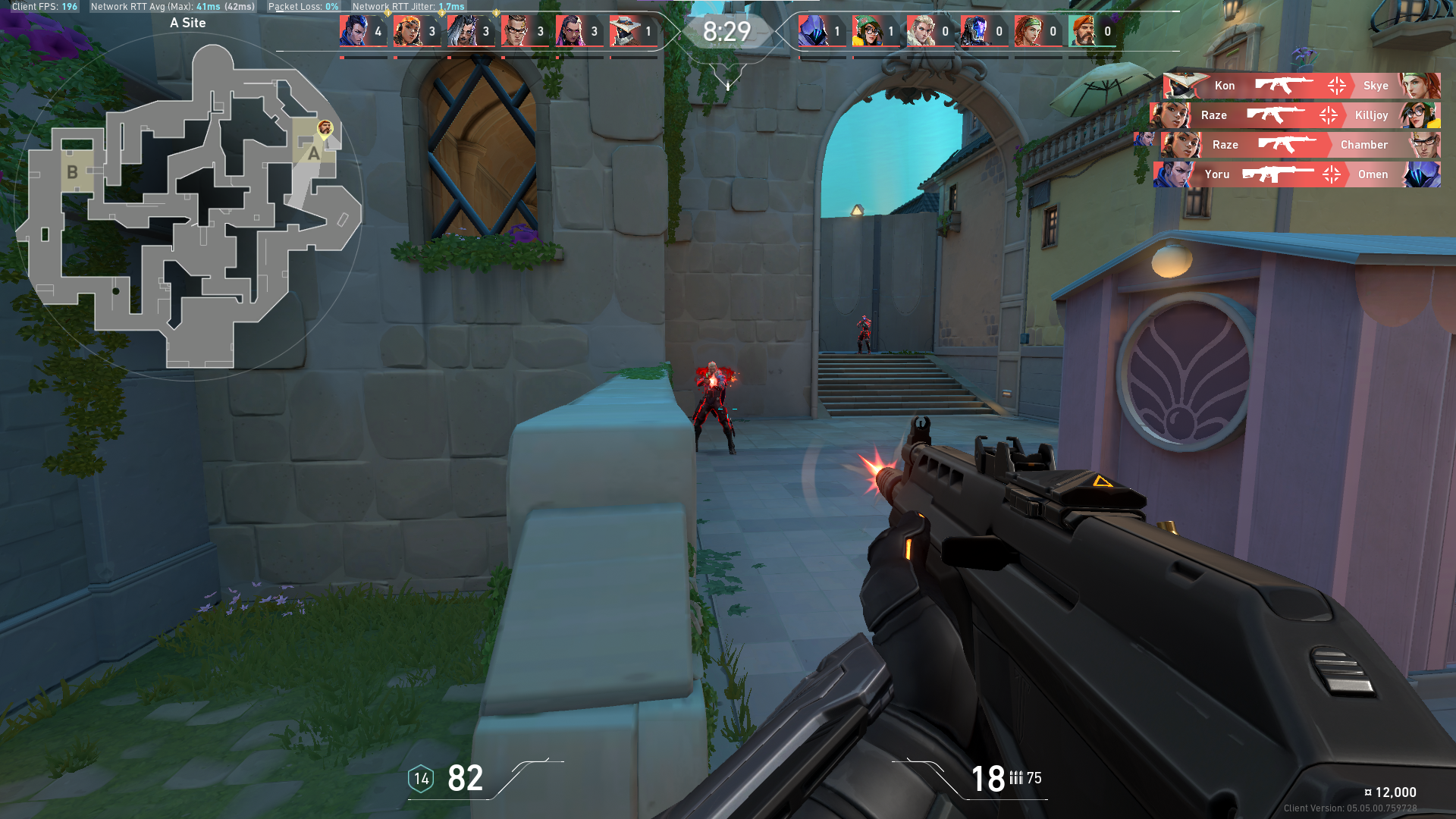Image resolution: width=1456 pixels, height=819 pixels.
Task: Click the Cypher portrait in the scoreboard bar
Action: [625, 31]
